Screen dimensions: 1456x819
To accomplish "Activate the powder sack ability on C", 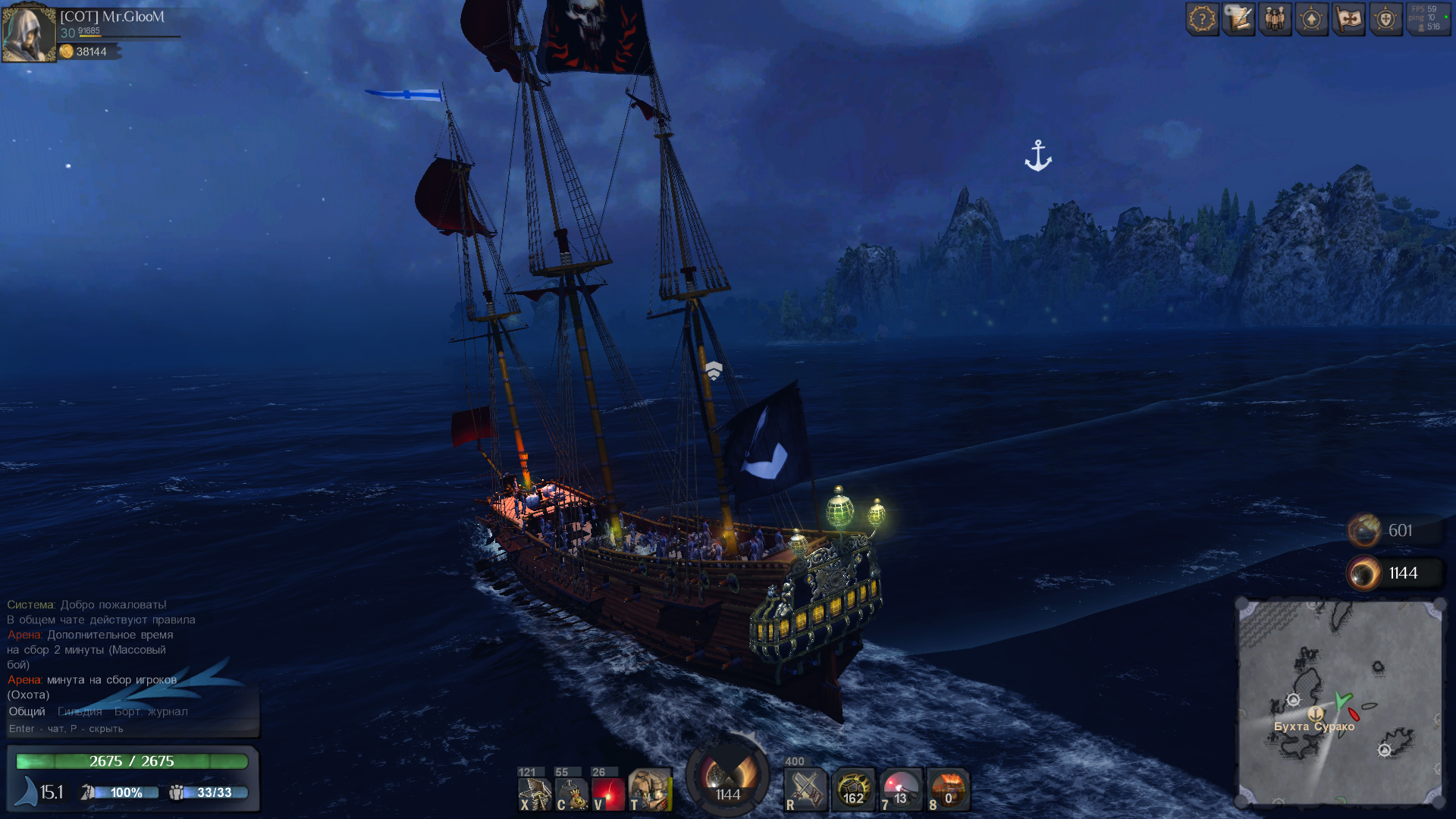I will 573,793.
